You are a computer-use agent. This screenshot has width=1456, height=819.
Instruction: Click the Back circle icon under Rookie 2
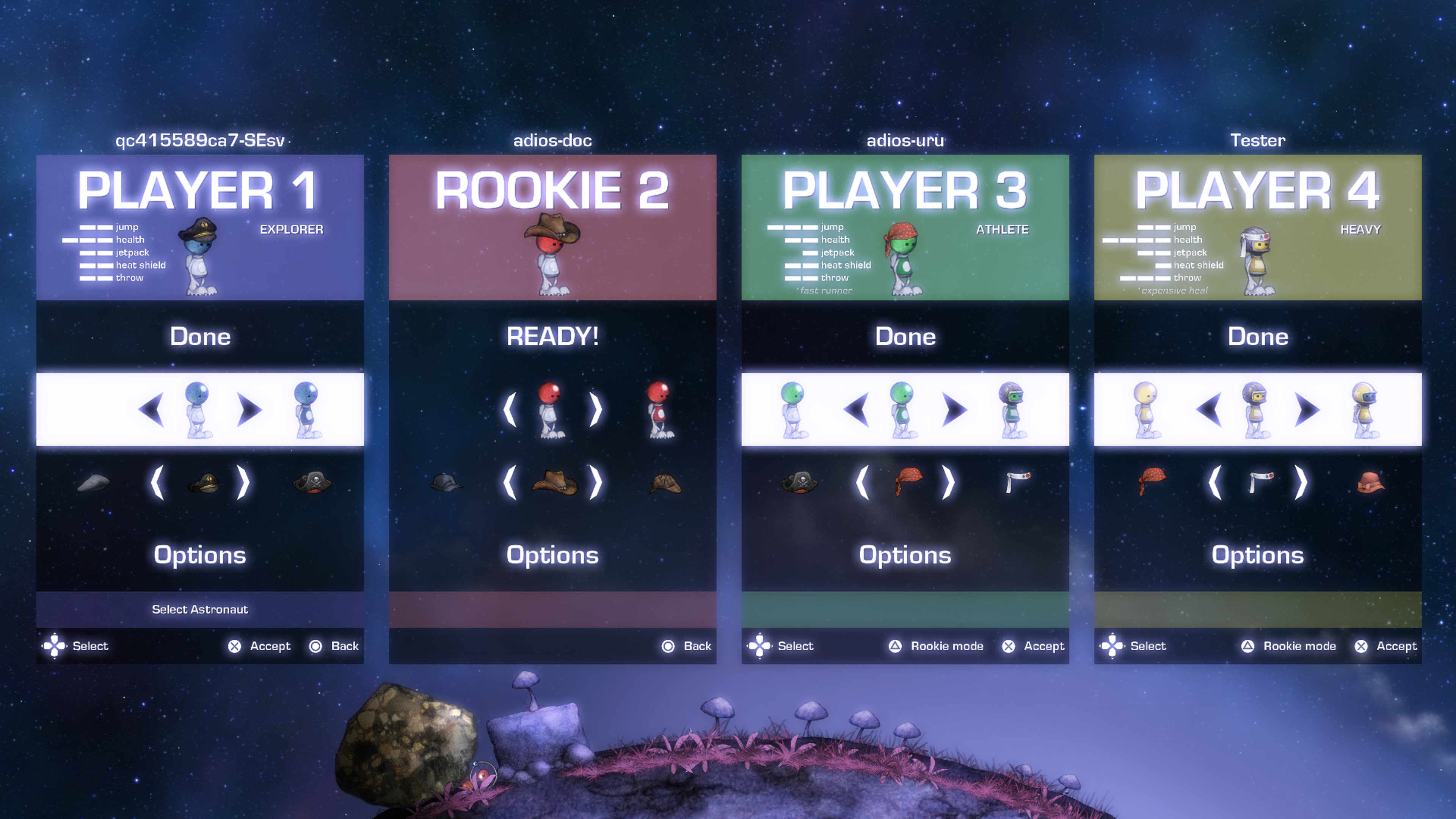point(668,646)
